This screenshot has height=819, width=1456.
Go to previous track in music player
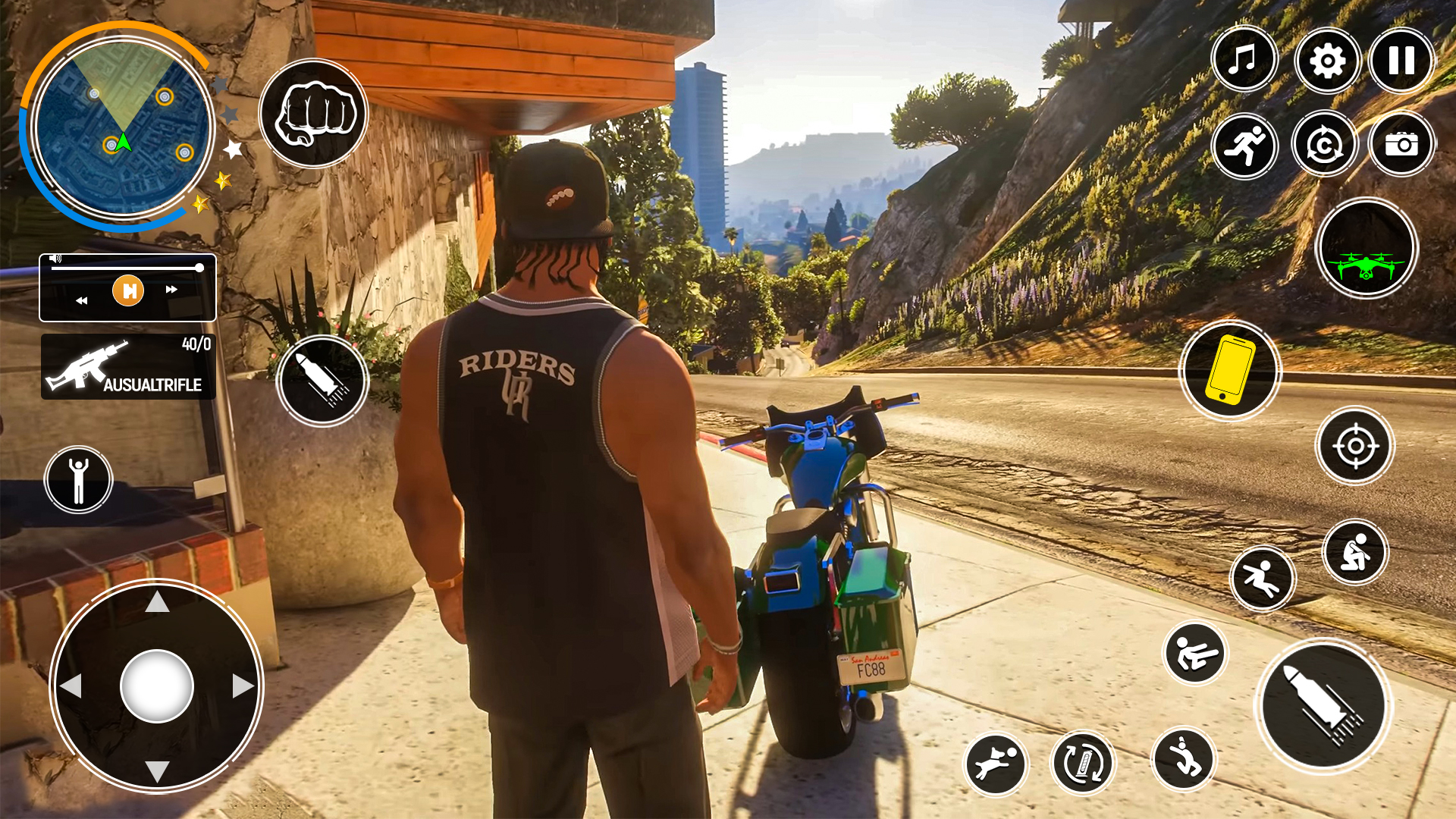(81, 300)
